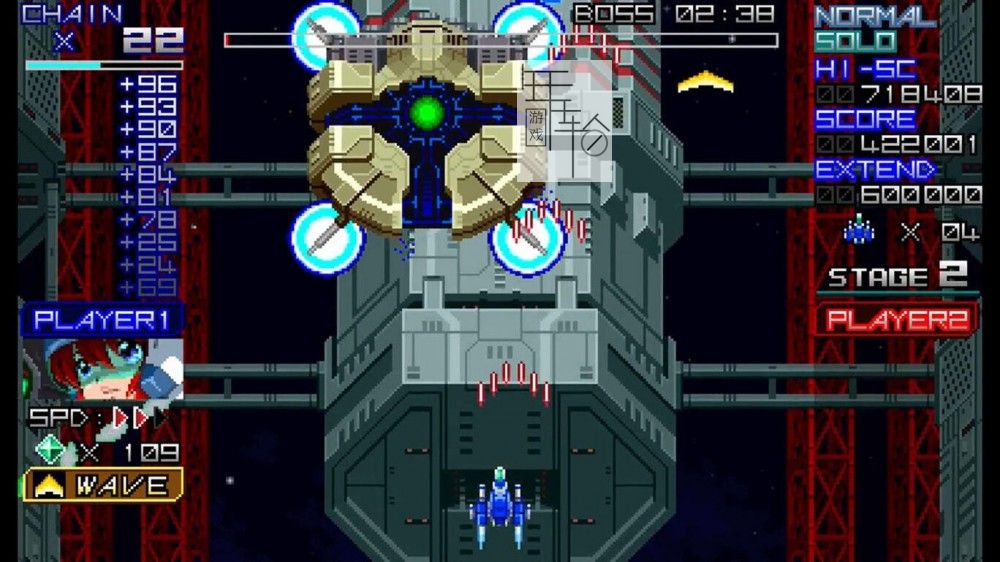This screenshot has height=562, width=1000.
Task: Click the green gem counter icon
Action: (x=49, y=450)
